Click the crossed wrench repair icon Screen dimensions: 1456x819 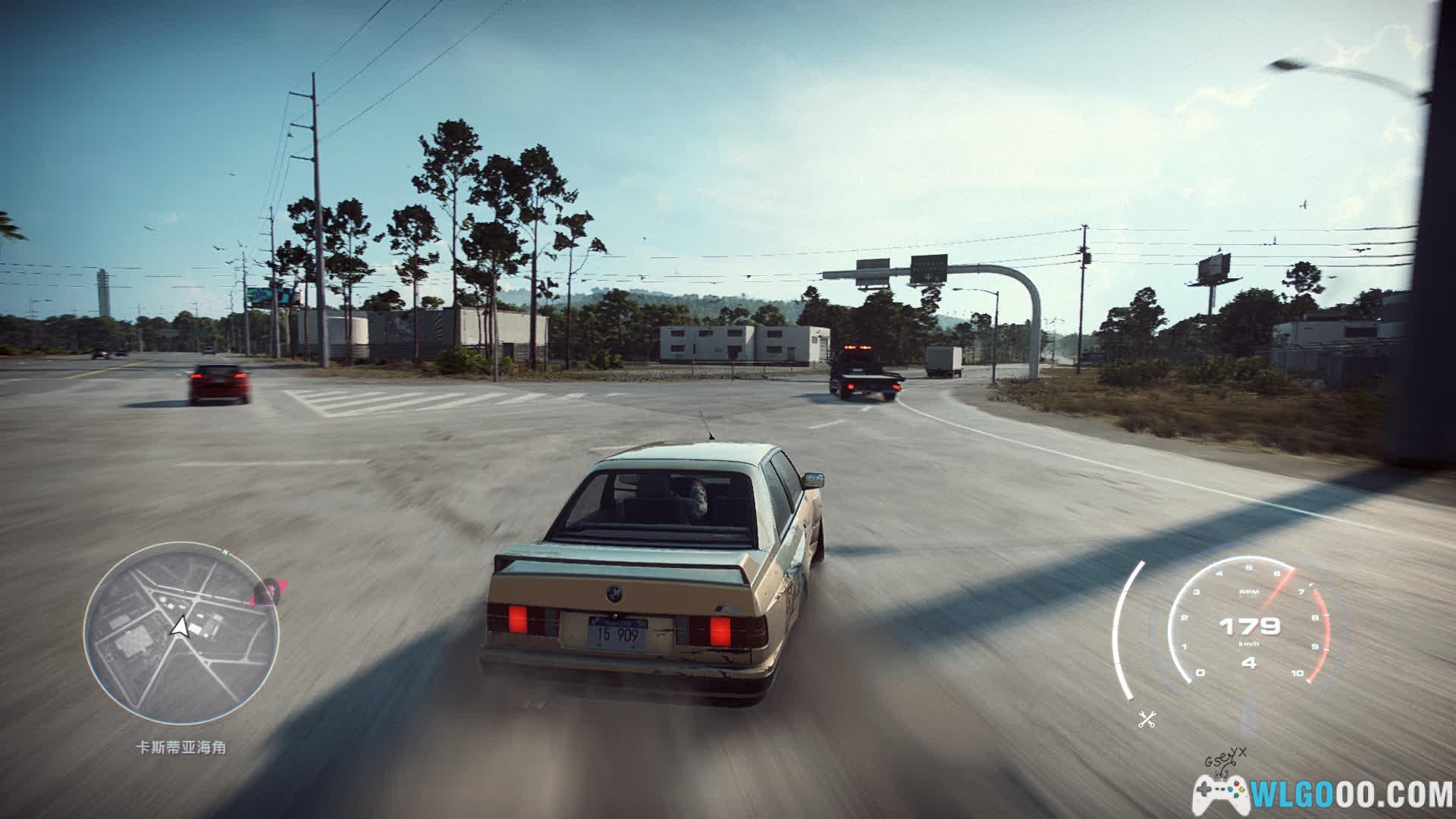pos(1147,720)
